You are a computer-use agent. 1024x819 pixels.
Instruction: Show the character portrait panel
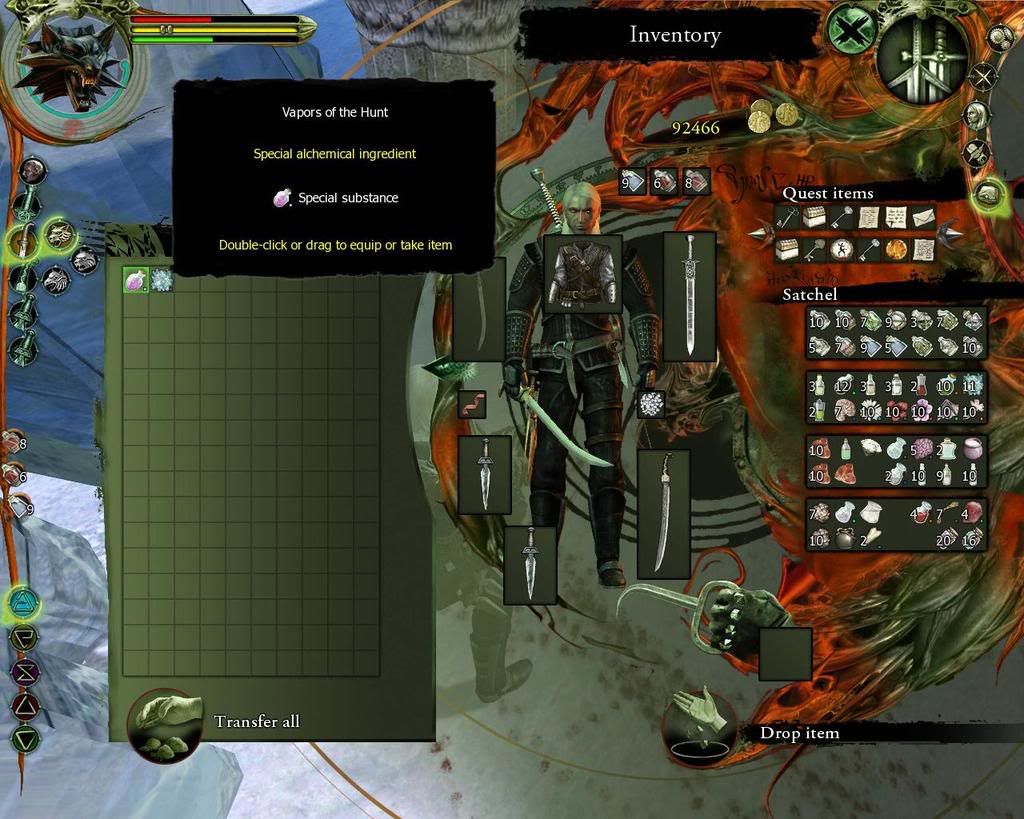pyautogui.click(x=975, y=116)
